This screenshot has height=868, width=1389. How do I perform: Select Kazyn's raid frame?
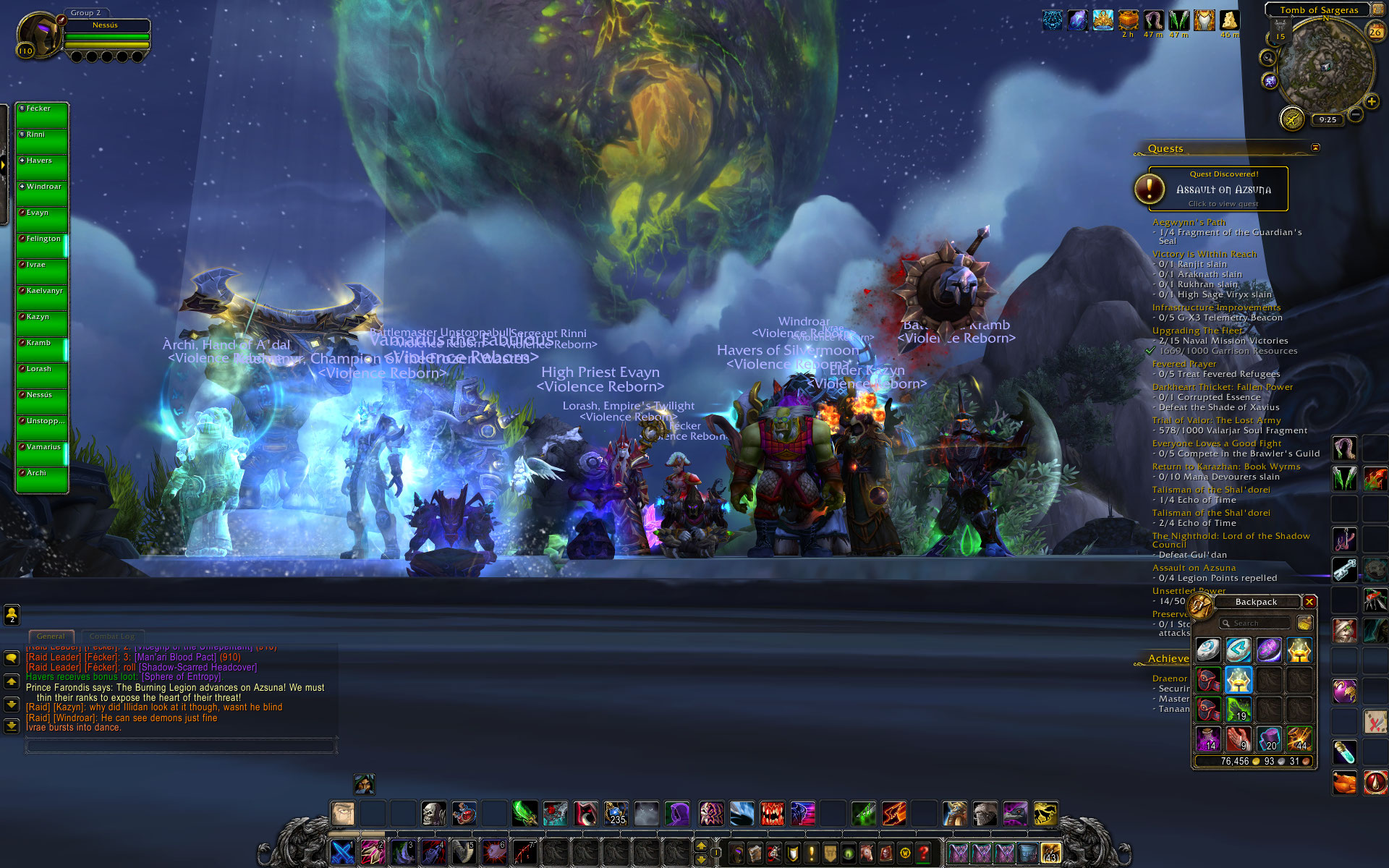click(x=43, y=324)
